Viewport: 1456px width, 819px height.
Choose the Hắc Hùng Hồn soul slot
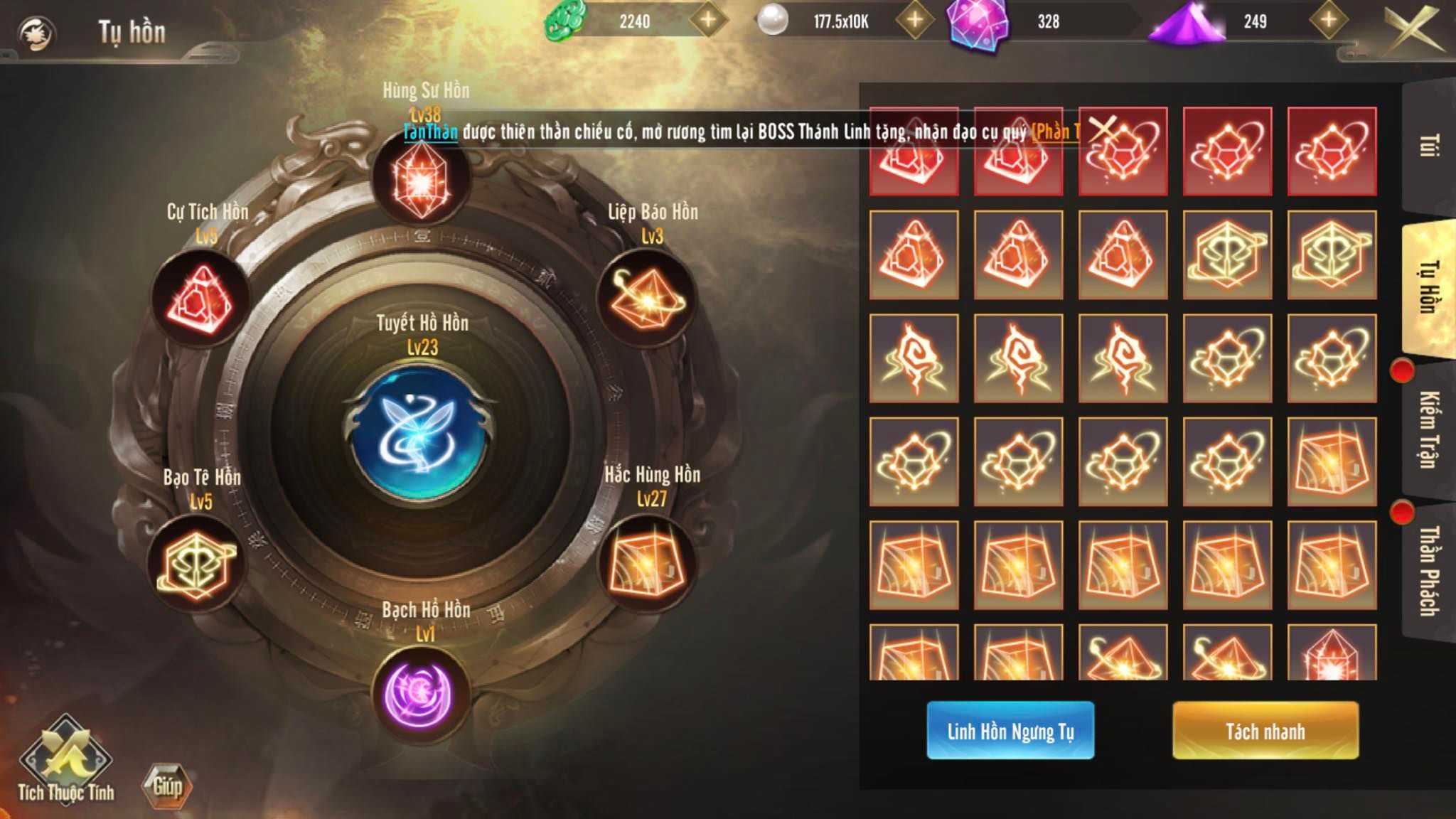click(645, 564)
